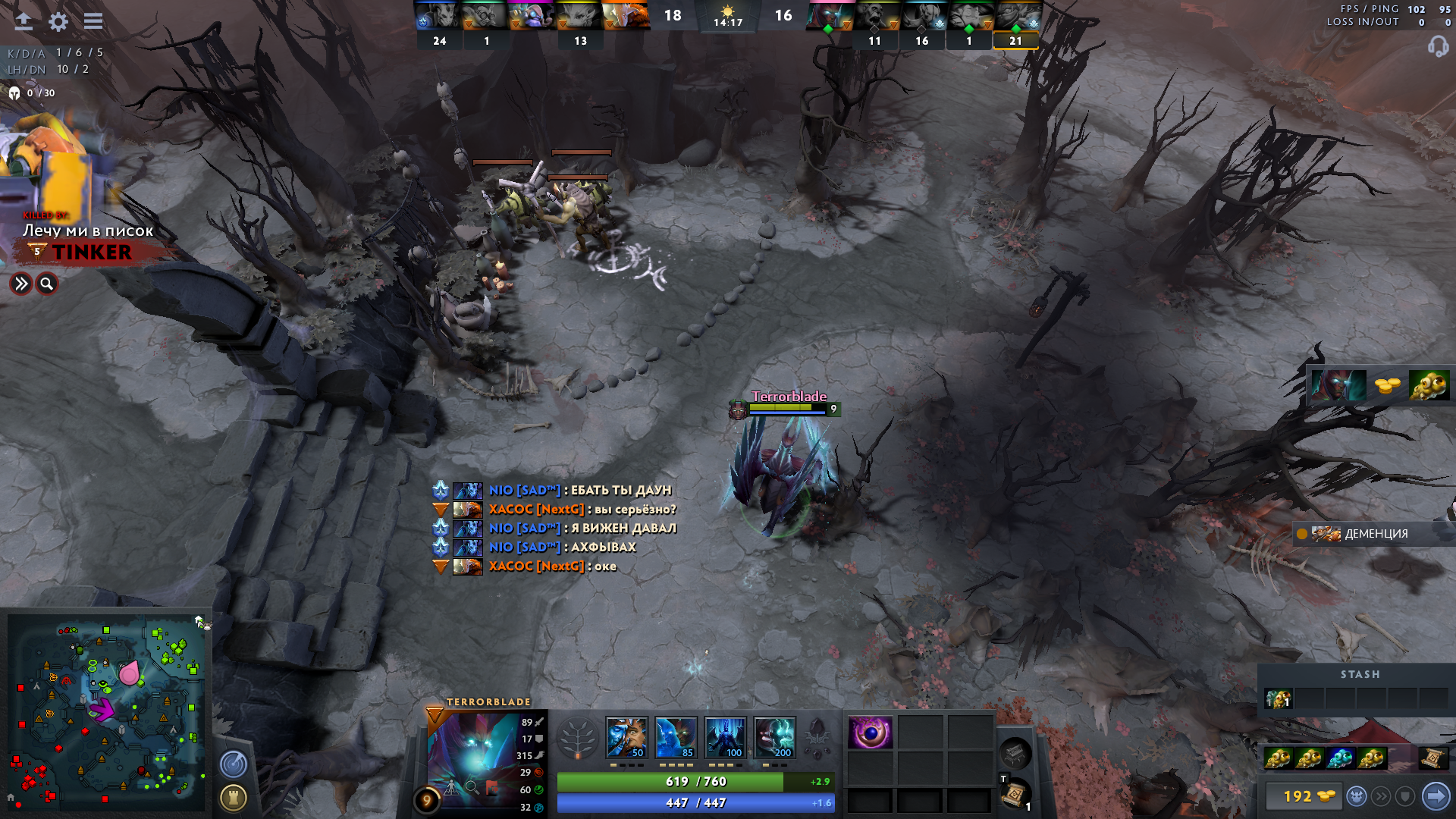Image resolution: width=1456 pixels, height=819 pixels.
Task: Inspect the killer with the magnifier button
Action: point(47,284)
